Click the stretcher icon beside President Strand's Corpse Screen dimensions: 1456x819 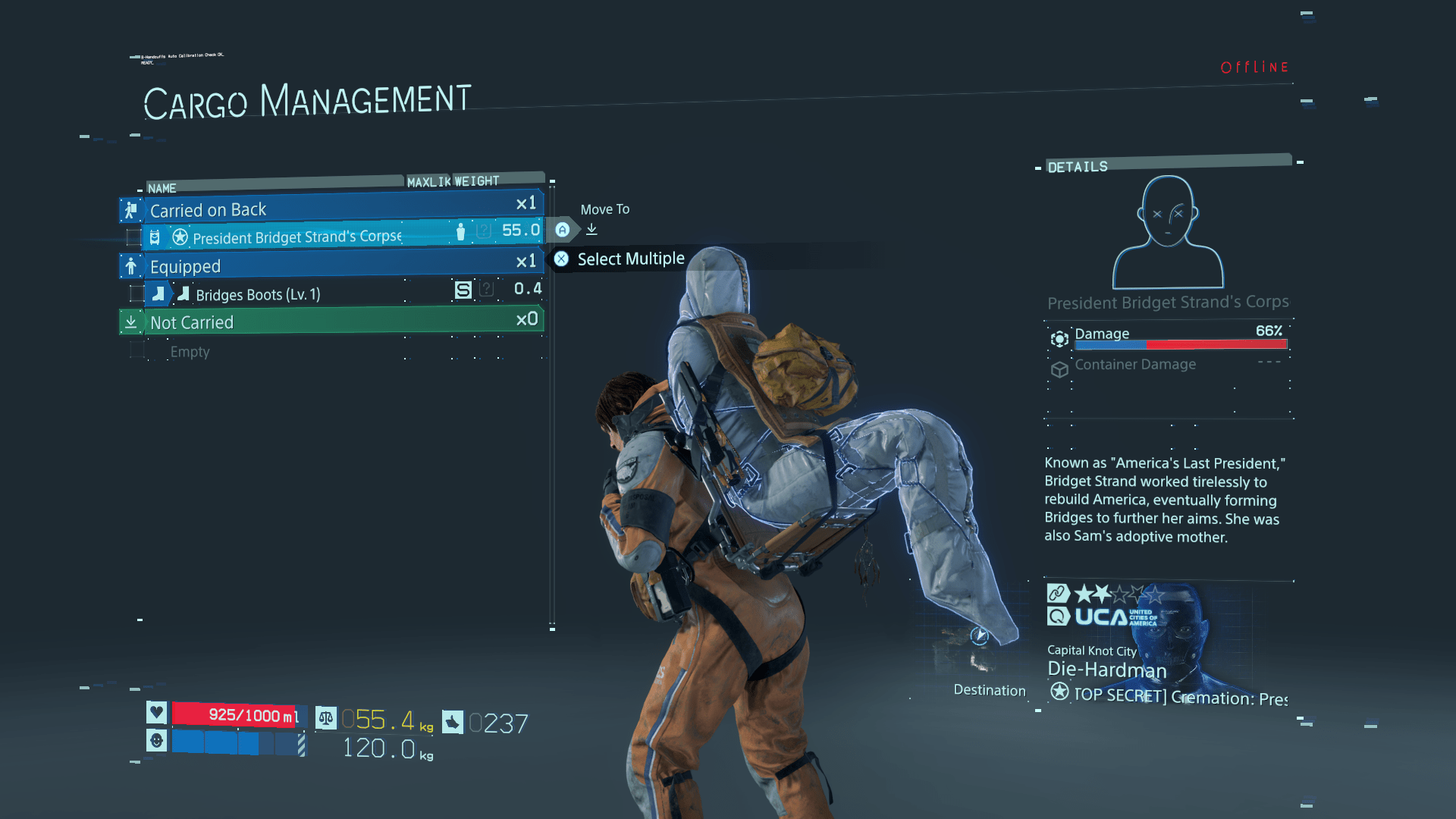pos(155,237)
